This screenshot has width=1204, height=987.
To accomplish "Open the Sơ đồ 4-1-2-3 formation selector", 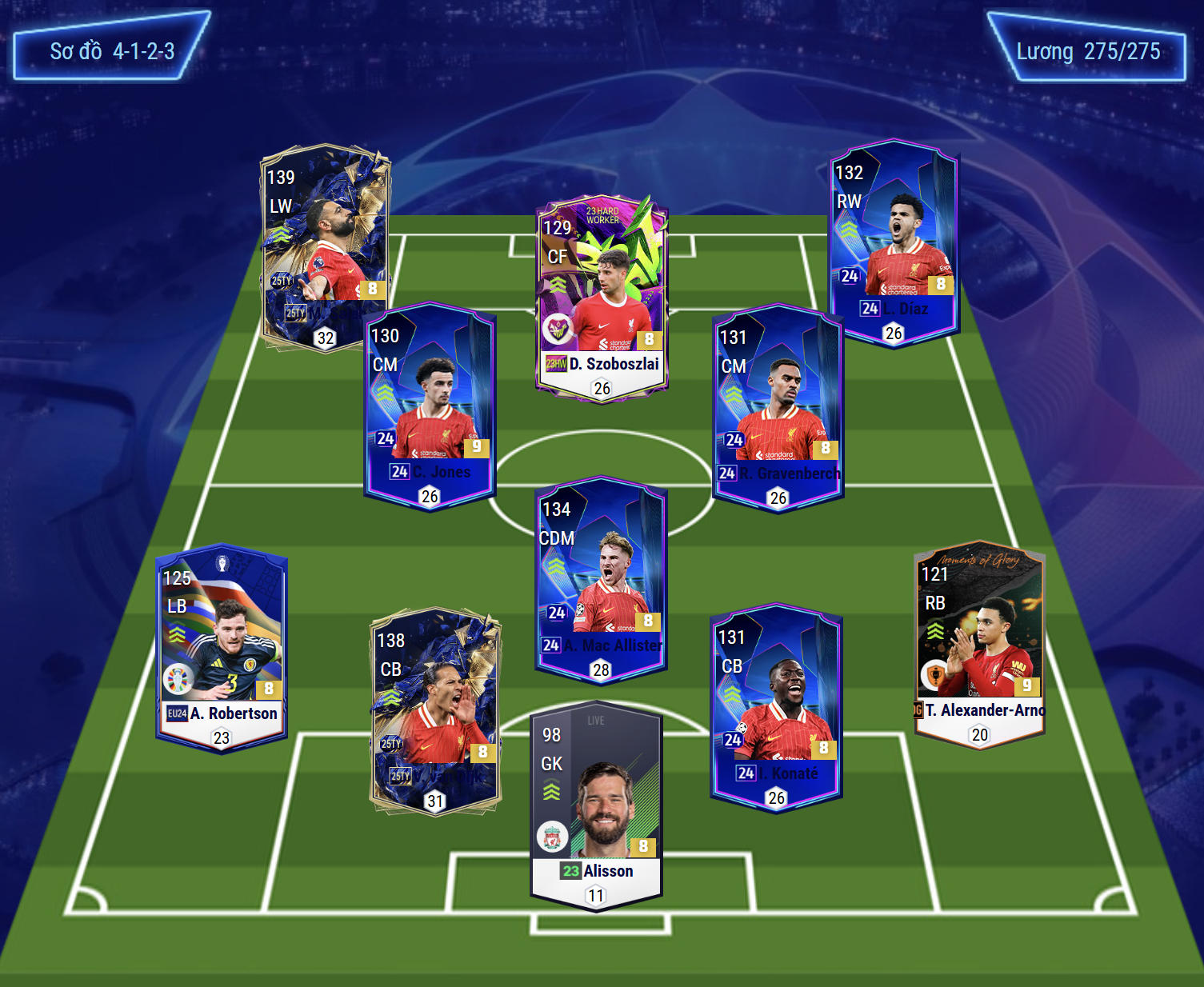I will pos(112,46).
